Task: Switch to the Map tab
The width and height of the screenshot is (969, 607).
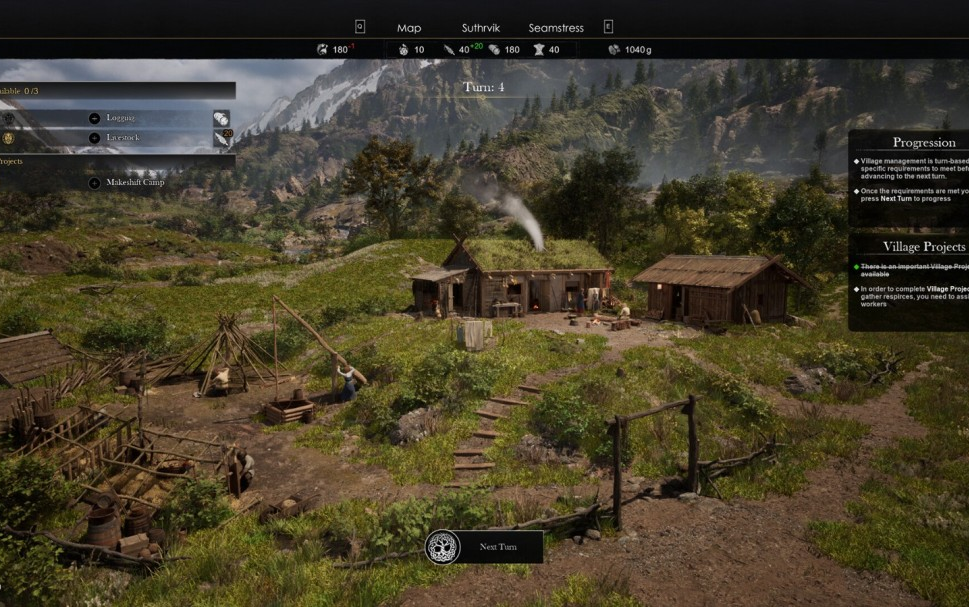Action: pos(409,28)
